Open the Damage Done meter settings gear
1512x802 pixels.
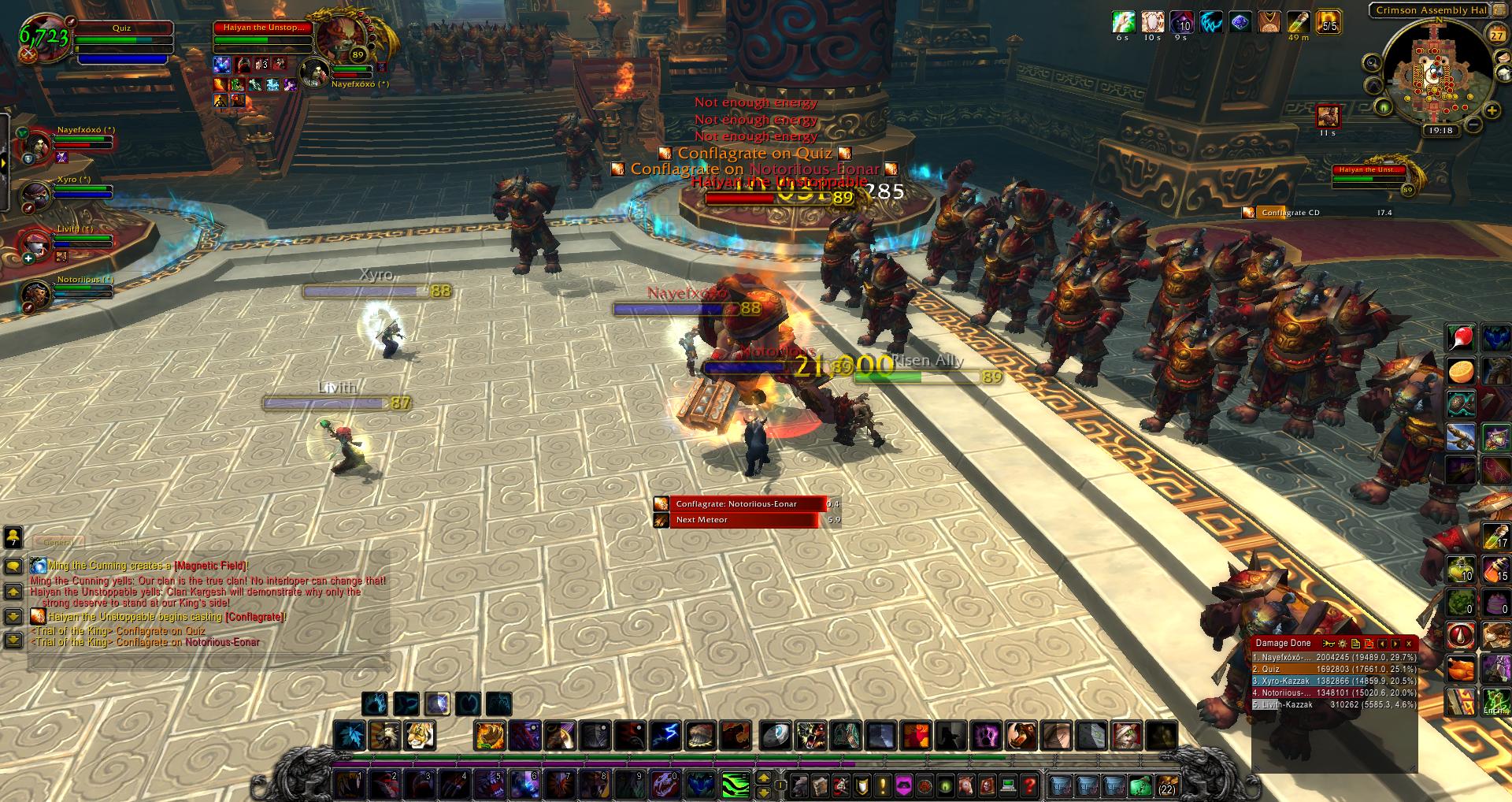pos(1343,644)
